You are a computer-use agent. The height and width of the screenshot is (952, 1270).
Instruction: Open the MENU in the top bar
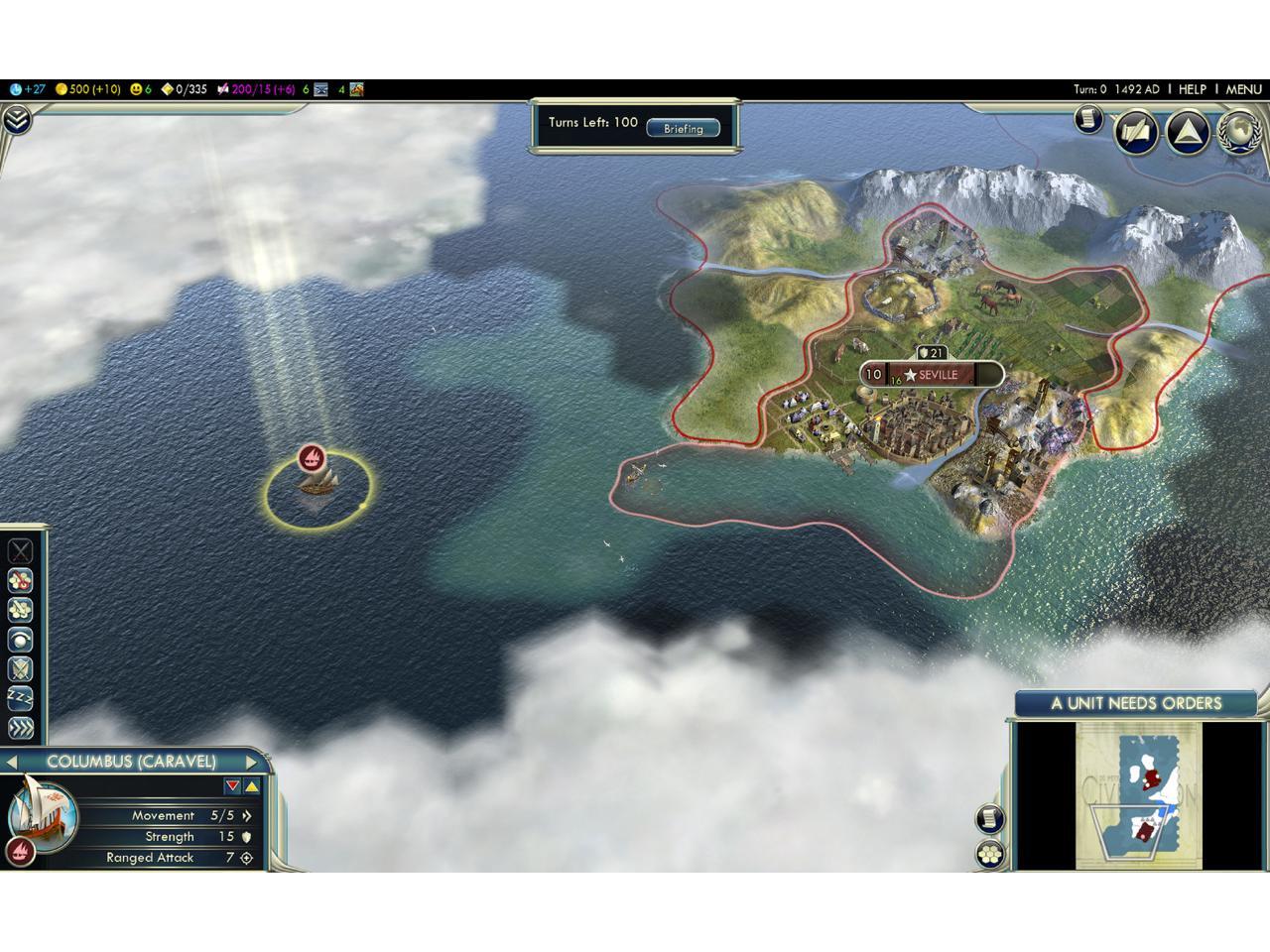pos(1243,89)
